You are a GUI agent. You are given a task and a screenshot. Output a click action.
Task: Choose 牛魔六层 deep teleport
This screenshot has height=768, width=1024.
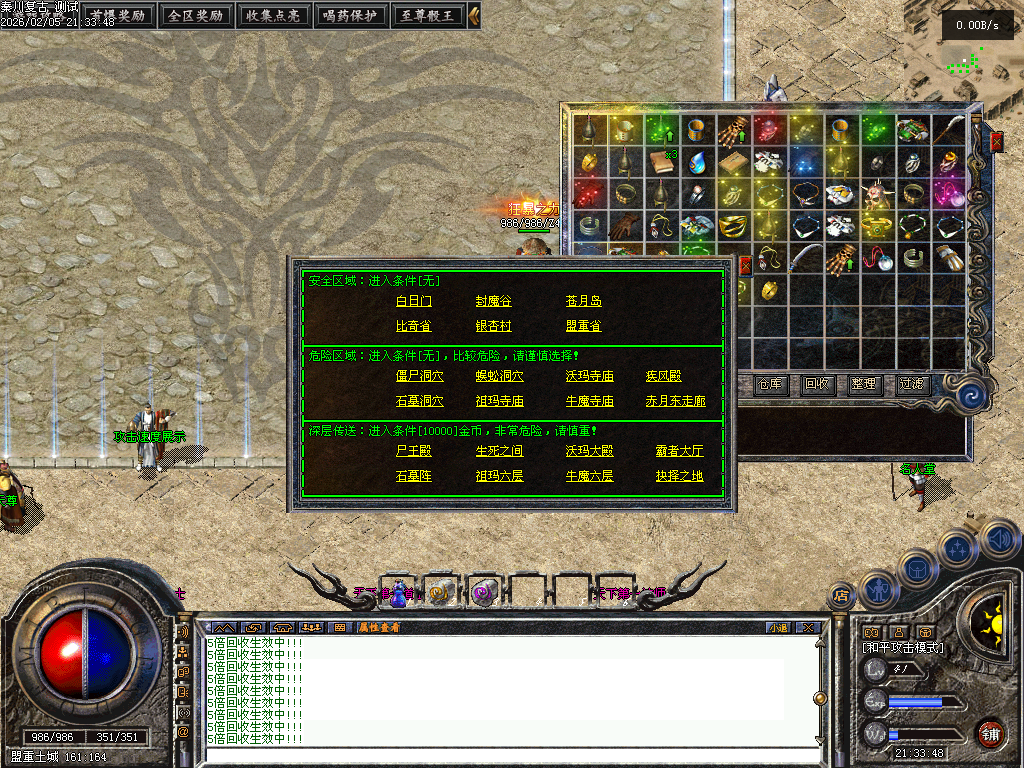(x=589, y=476)
